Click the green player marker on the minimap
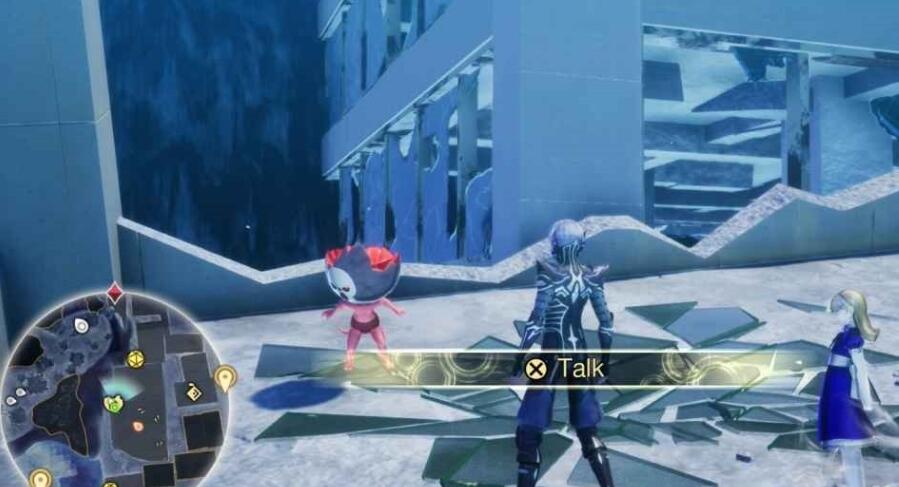 pyautogui.click(x=113, y=404)
